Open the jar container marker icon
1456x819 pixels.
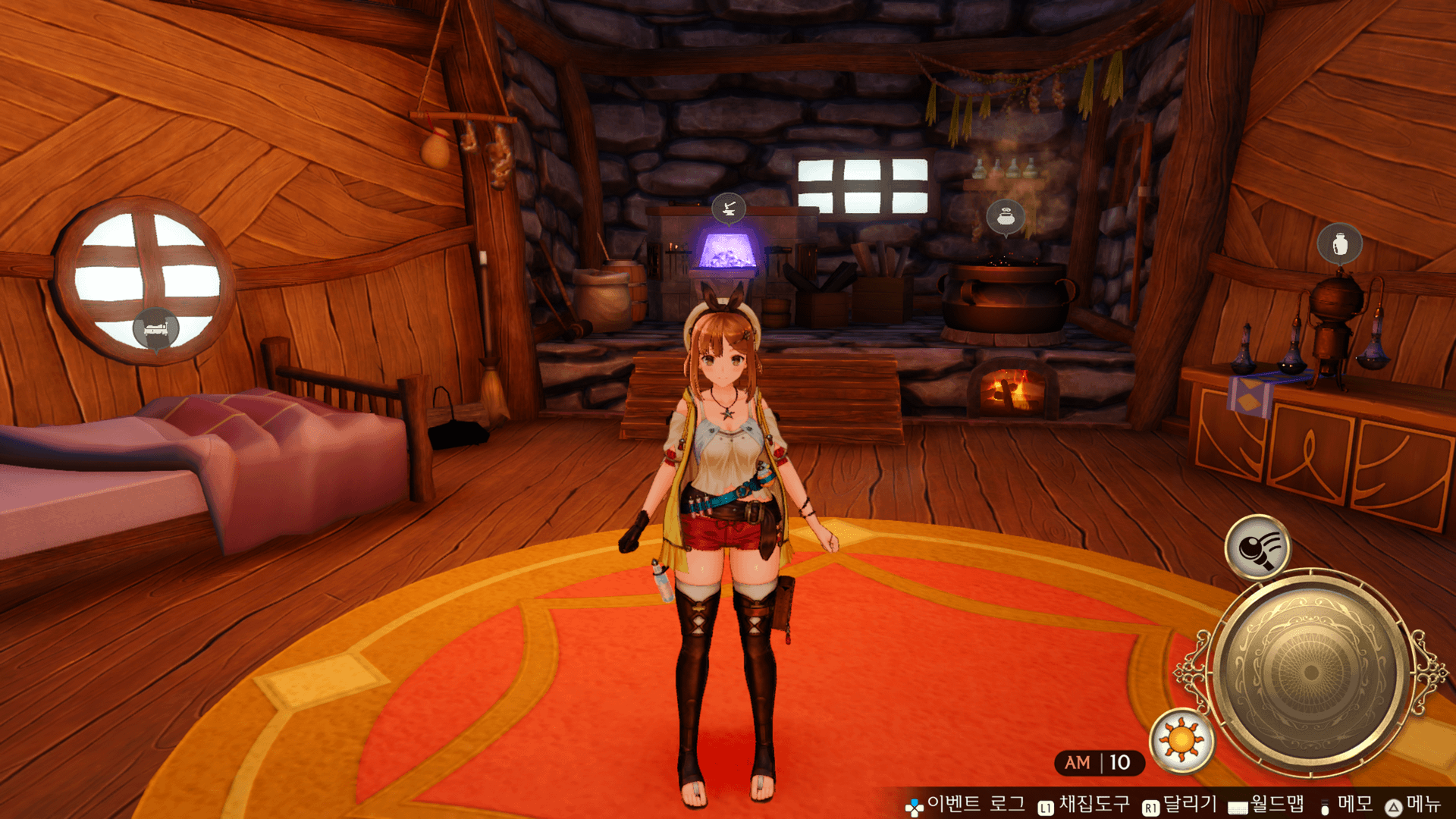click(1339, 243)
